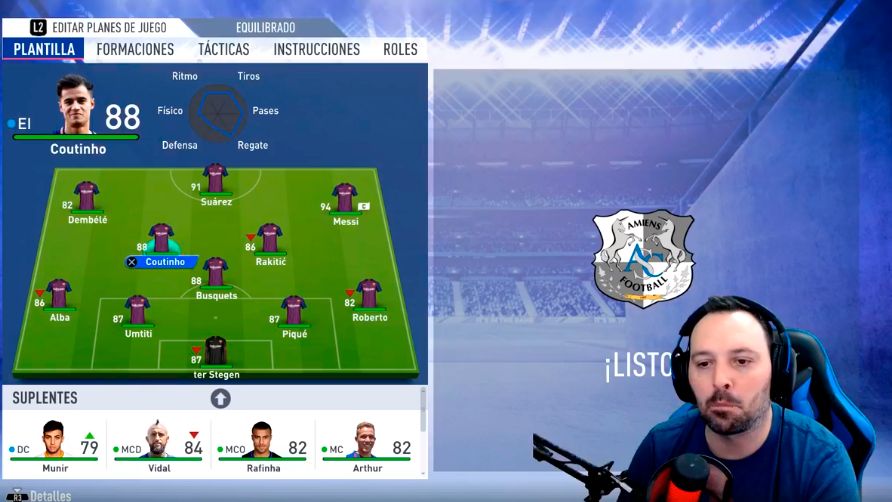Switch to the Formaciones tab
Image resolution: width=892 pixels, height=502 pixels.
coord(135,49)
